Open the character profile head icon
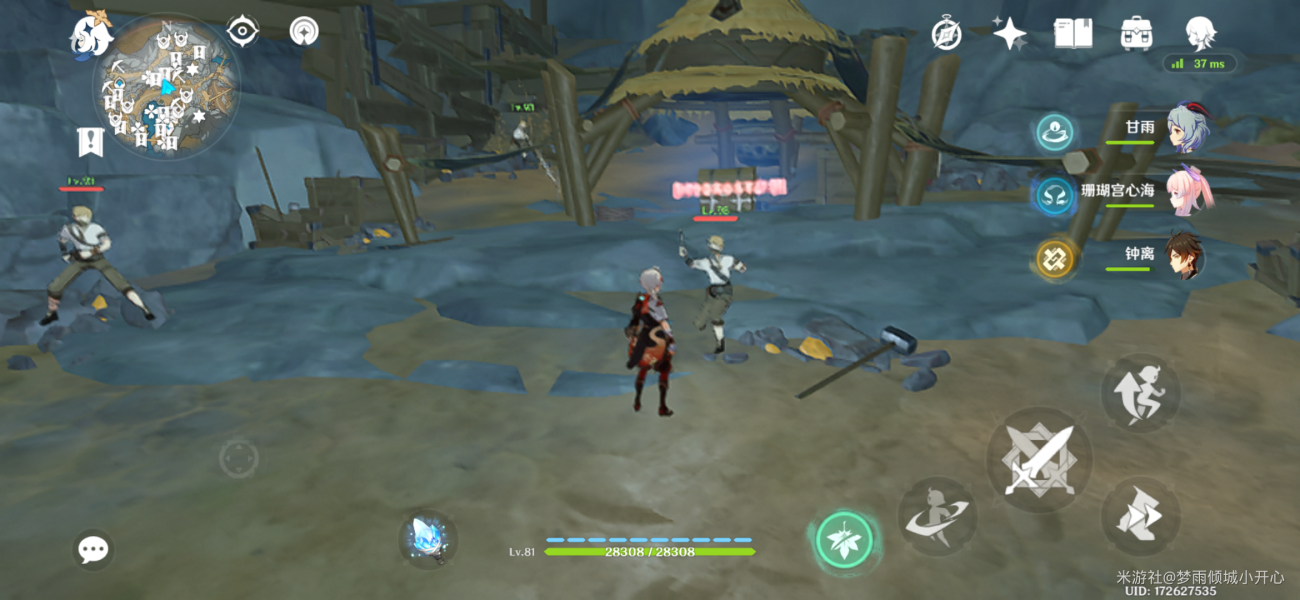The width and height of the screenshot is (1300, 600). 1199,34
